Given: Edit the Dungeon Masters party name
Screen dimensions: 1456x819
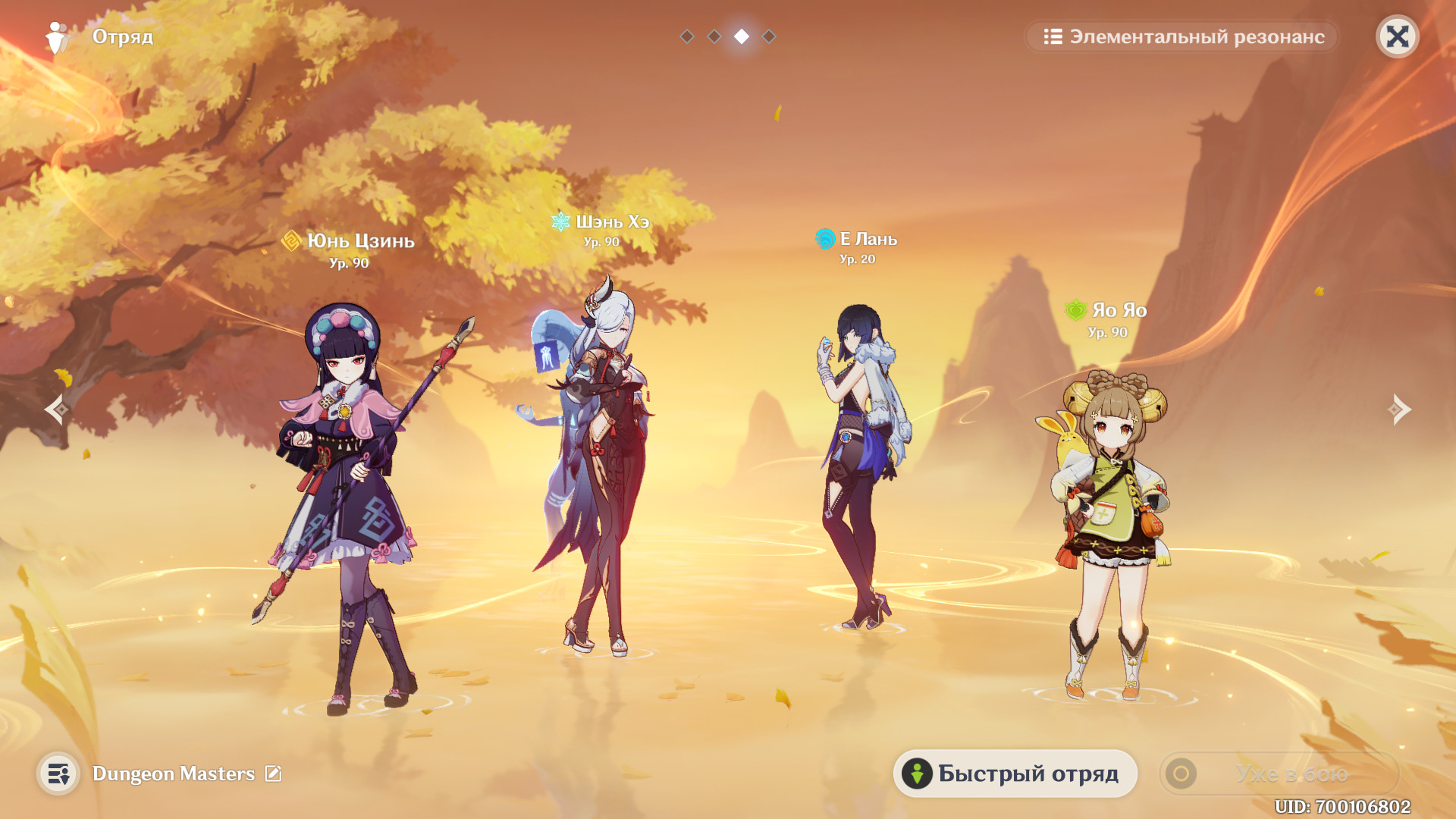Looking at the screenshot, I should click(273, 773).
